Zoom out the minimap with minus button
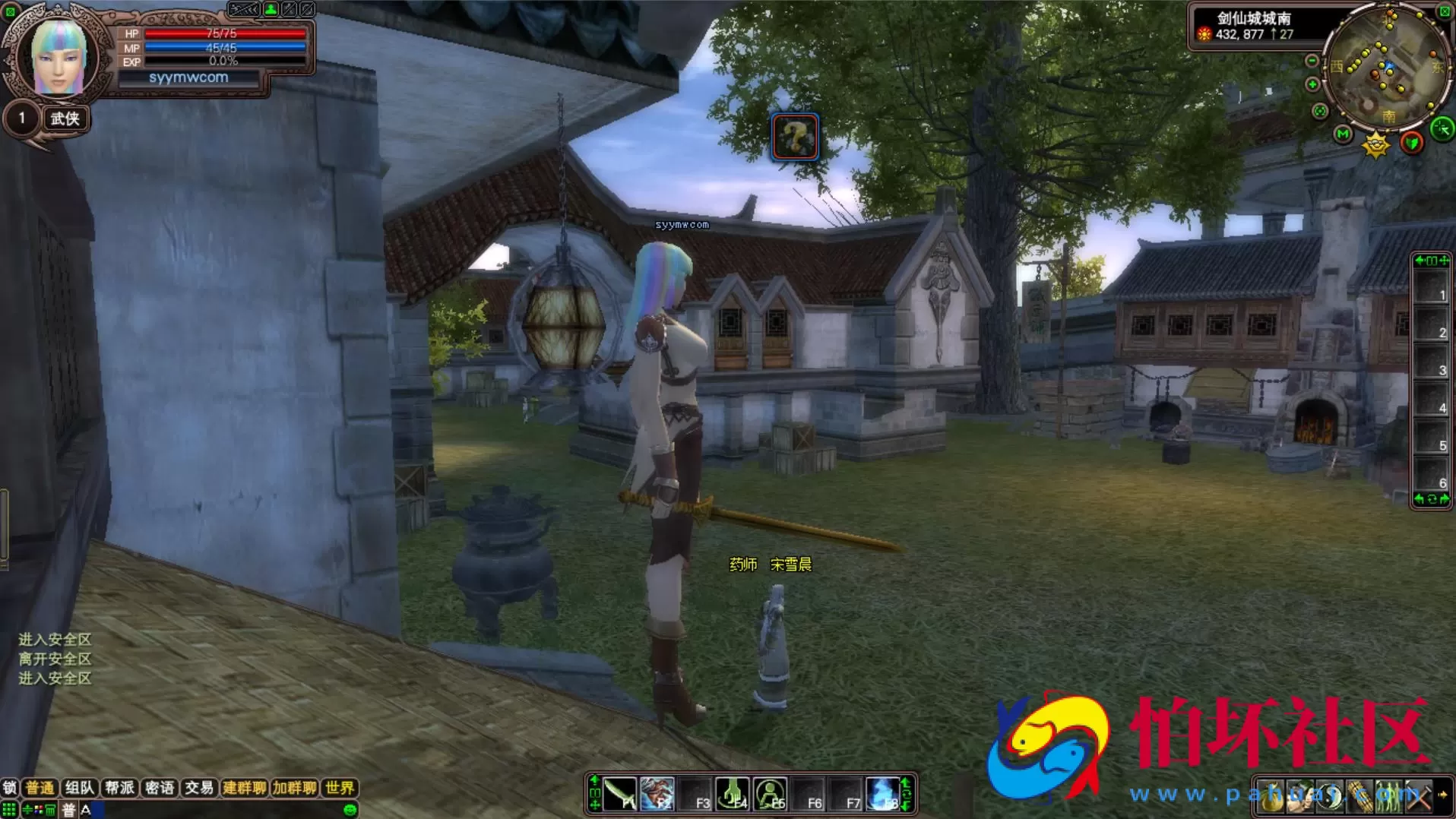Screen dimensions: 1456x819 click(1312, 61)
